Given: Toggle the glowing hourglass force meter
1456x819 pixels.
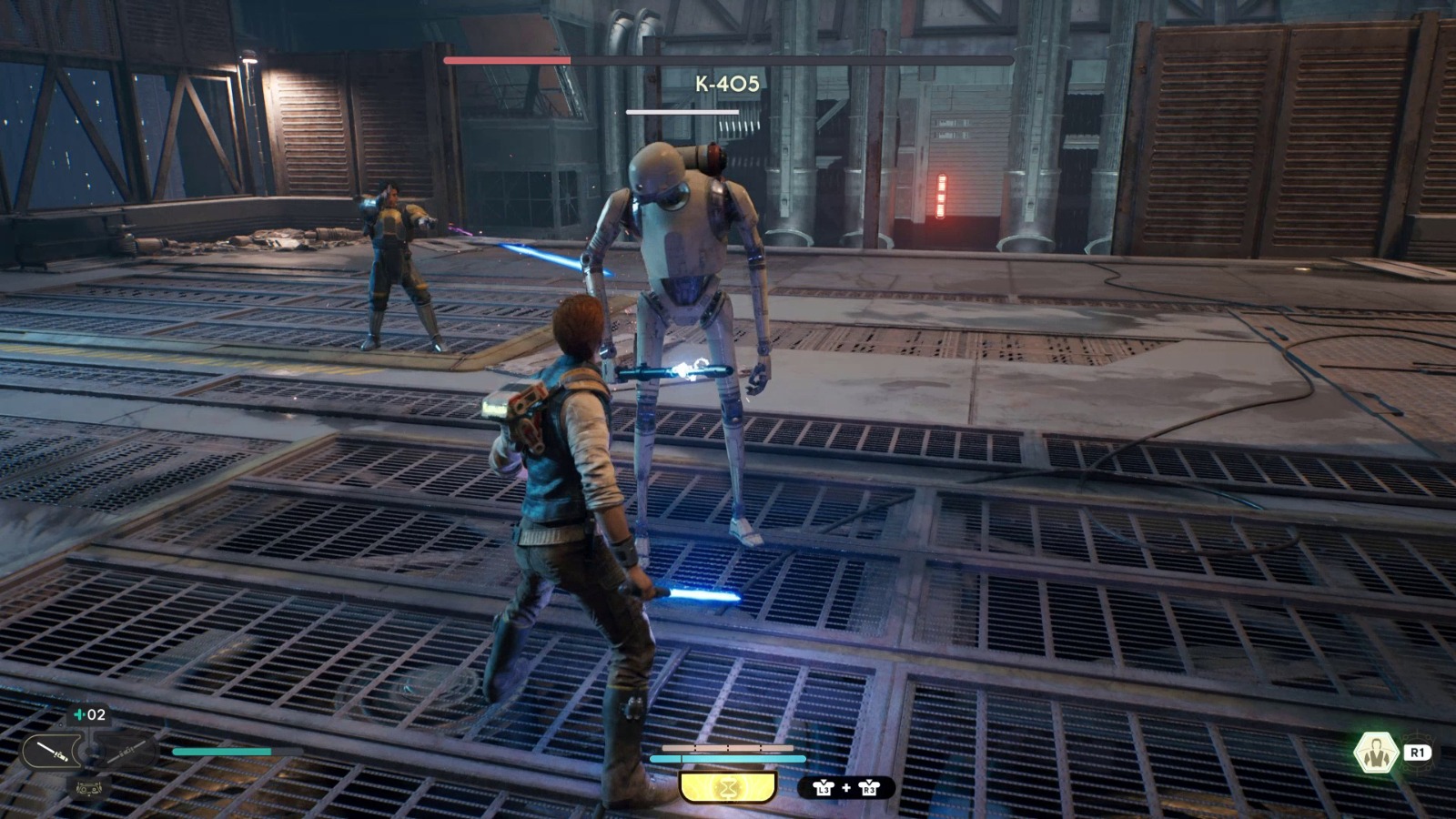Looking at the screenshot, I should pyautogui.click(x=727, y=785).
